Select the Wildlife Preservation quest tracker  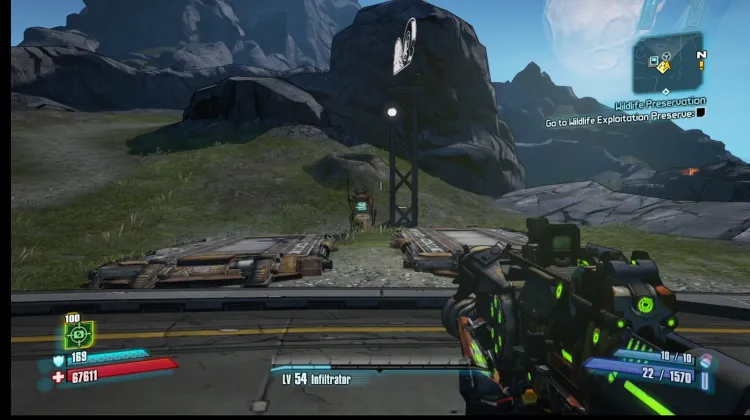point(660,101)
